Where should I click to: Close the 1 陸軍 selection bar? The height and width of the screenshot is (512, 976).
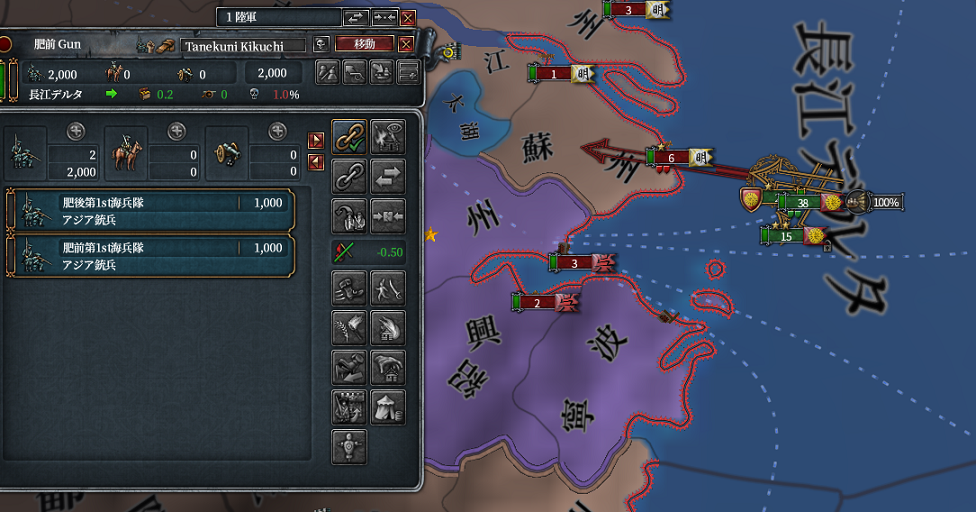(407, 17)
